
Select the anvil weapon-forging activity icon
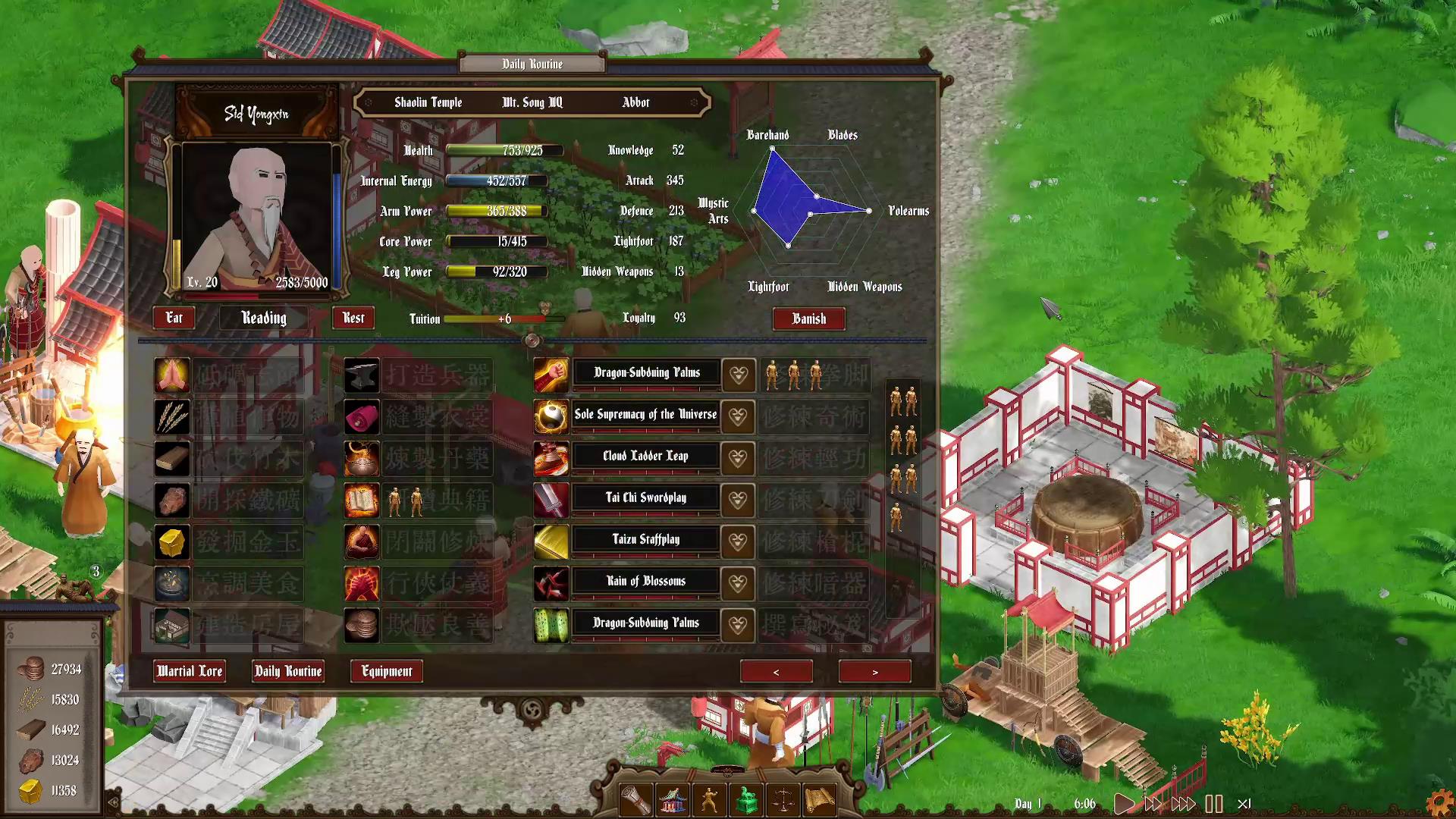pyautogui.click(x=362, y=375)
